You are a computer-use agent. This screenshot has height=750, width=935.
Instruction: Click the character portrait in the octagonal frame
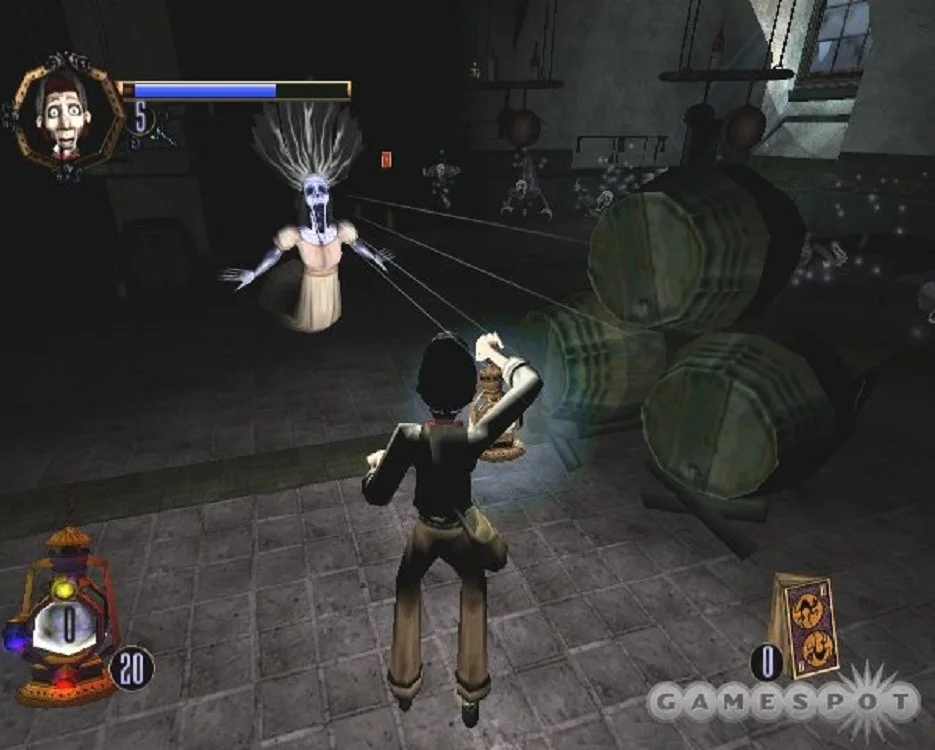pos(65,112)
